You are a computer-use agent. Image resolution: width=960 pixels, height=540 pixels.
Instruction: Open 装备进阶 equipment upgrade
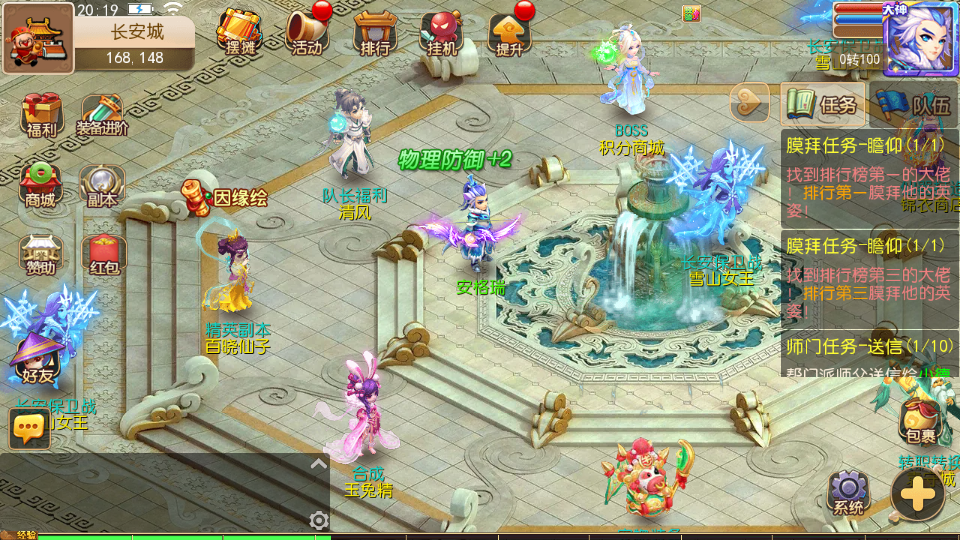pos(104,115)
